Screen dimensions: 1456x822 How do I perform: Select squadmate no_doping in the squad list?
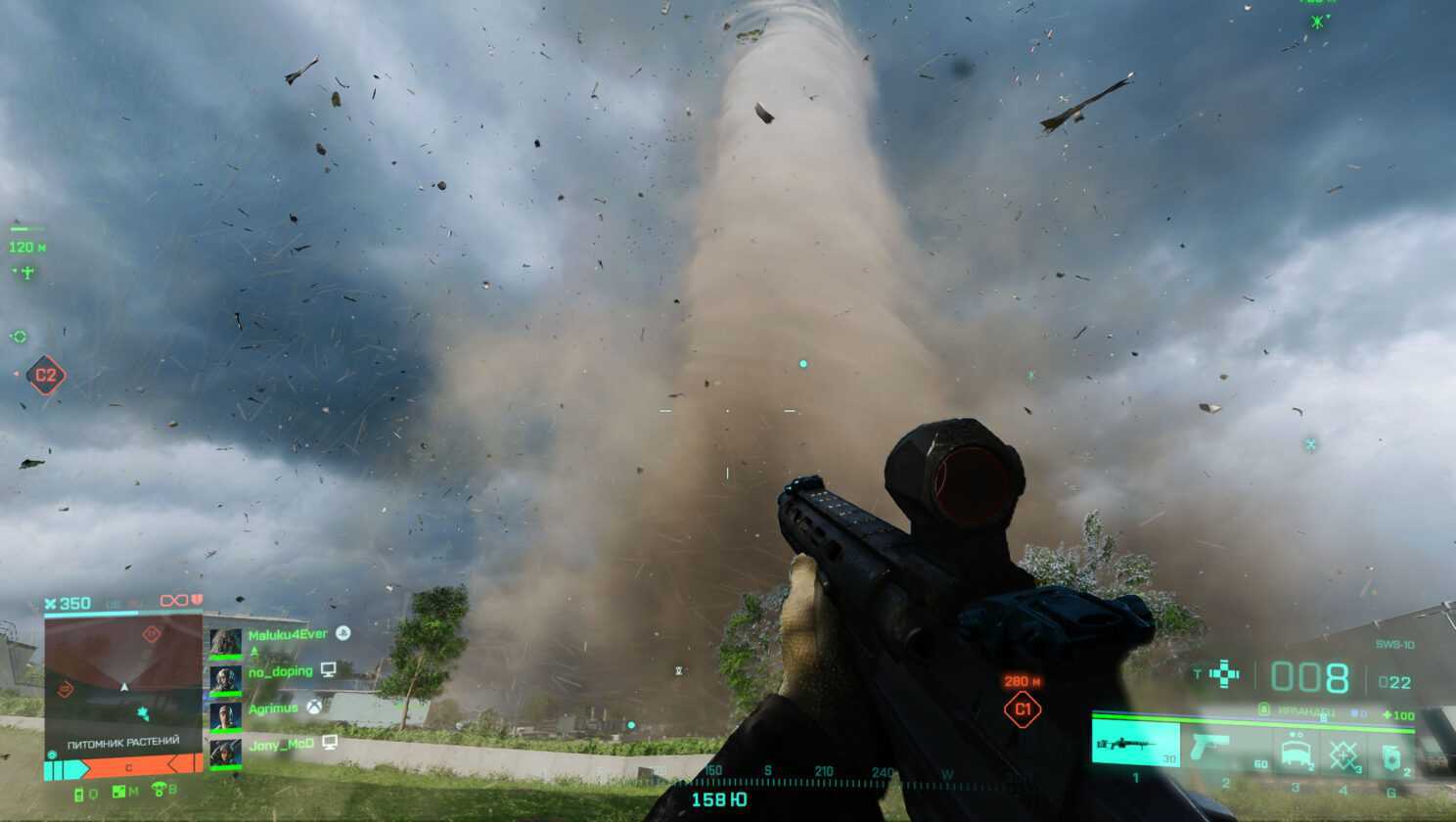pos(280,671)
